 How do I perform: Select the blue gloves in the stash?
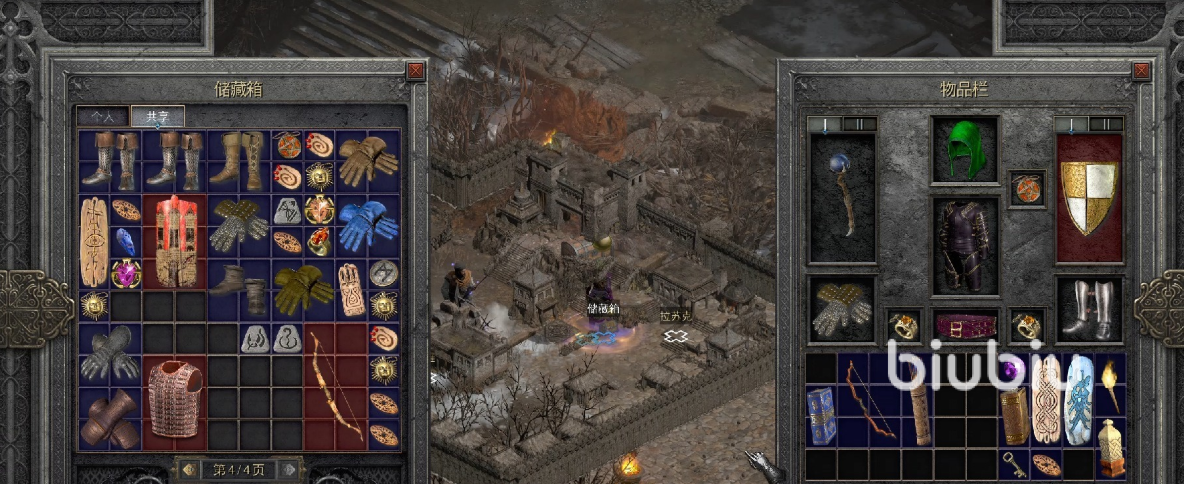pyautogui.click(x=368, y=225)
